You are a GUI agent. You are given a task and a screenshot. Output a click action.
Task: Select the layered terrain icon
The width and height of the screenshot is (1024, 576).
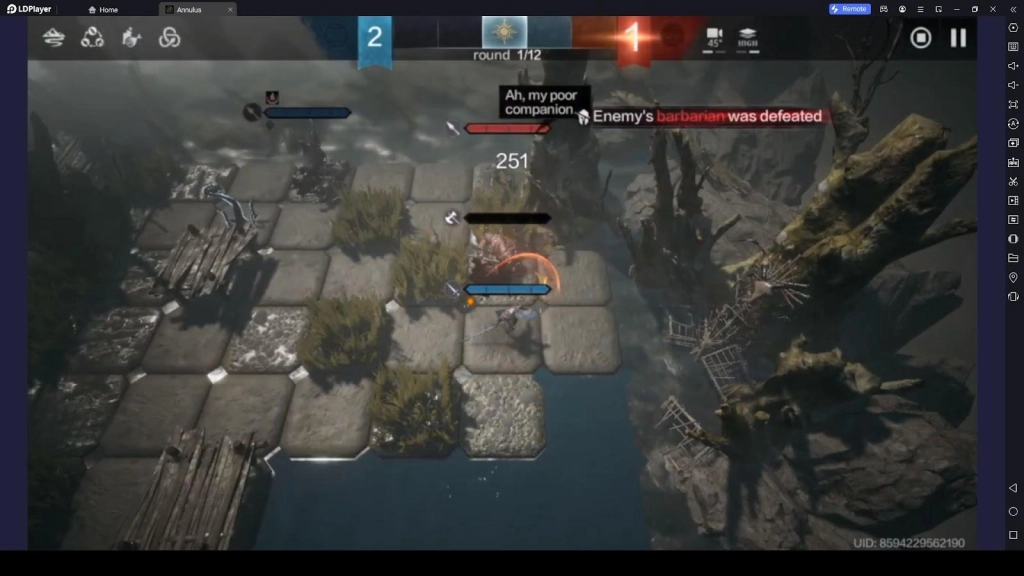tap(54, 38)
